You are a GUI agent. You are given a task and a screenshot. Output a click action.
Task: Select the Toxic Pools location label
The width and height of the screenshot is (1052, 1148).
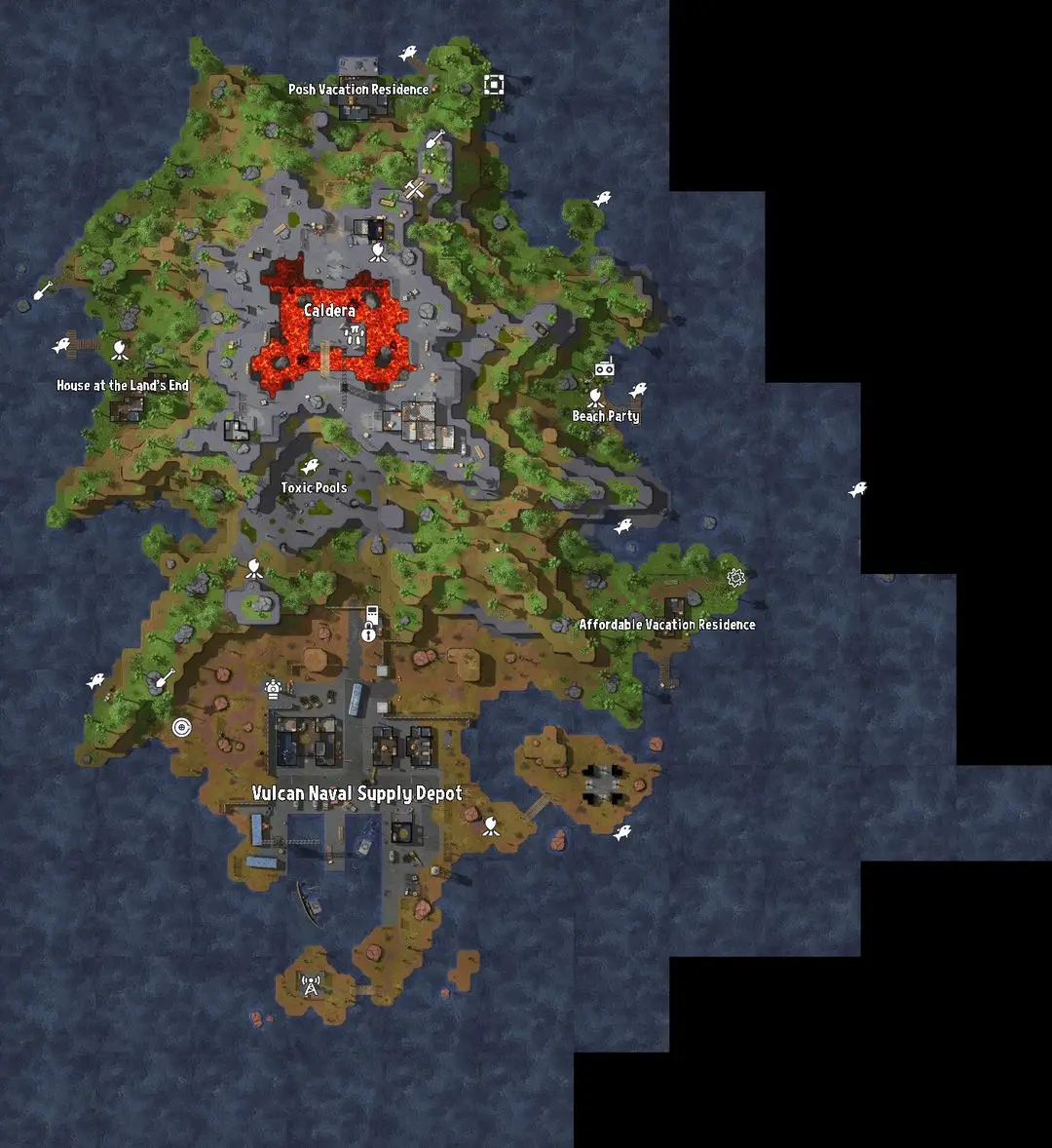314,487
